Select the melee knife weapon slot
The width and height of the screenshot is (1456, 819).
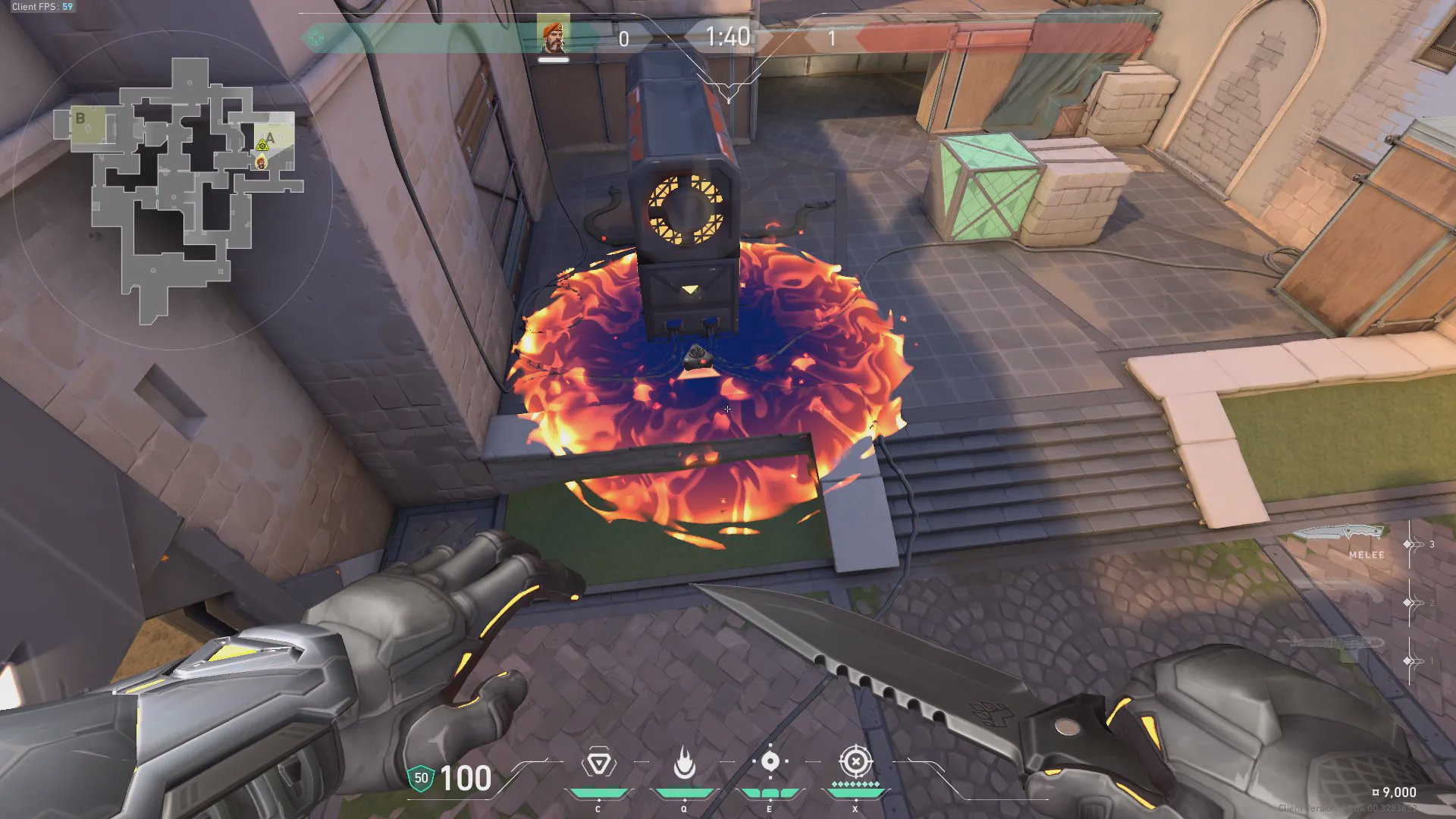[x=1341, y=535]
